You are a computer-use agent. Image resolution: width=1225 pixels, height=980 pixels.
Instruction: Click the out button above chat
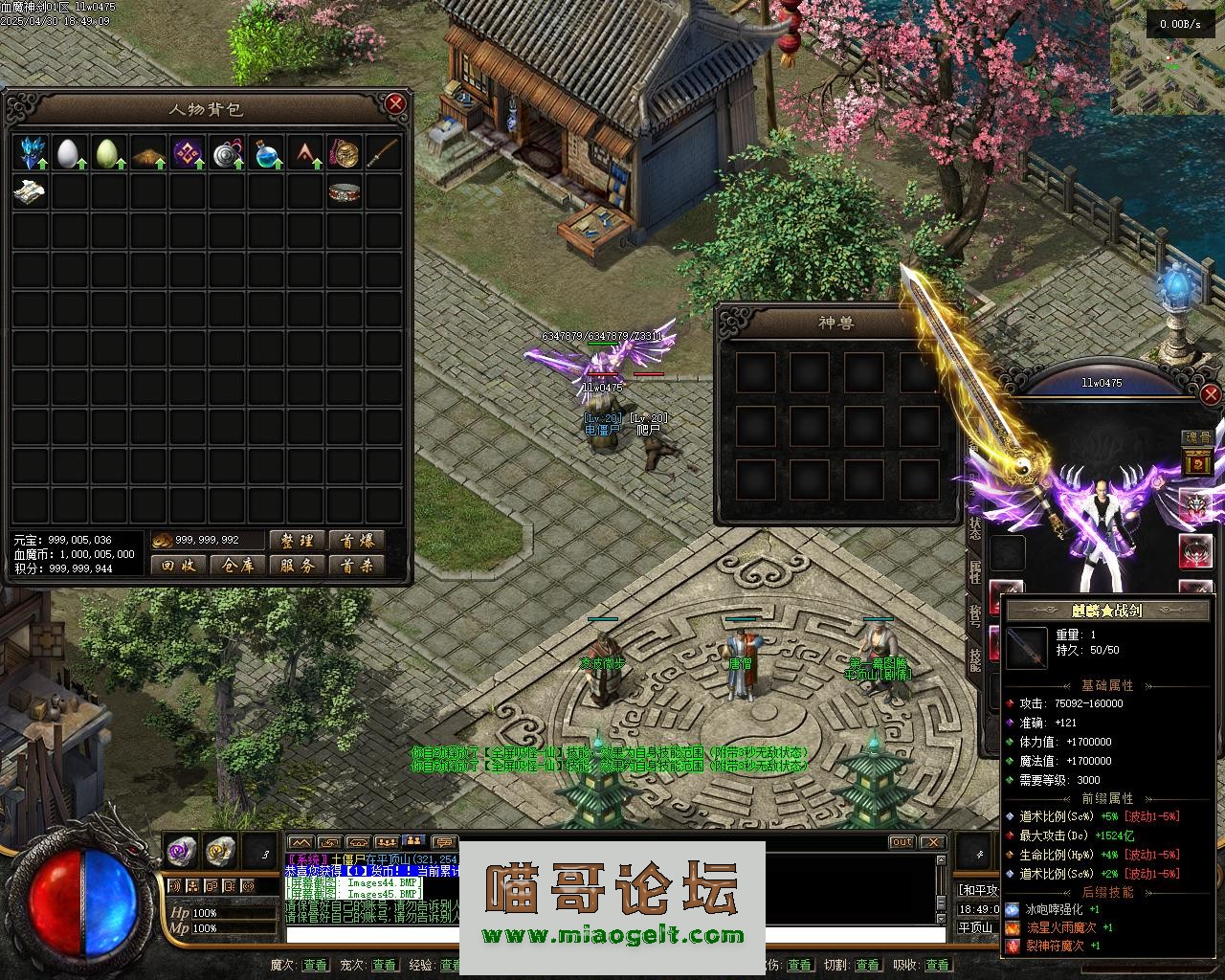coord(902,842)
